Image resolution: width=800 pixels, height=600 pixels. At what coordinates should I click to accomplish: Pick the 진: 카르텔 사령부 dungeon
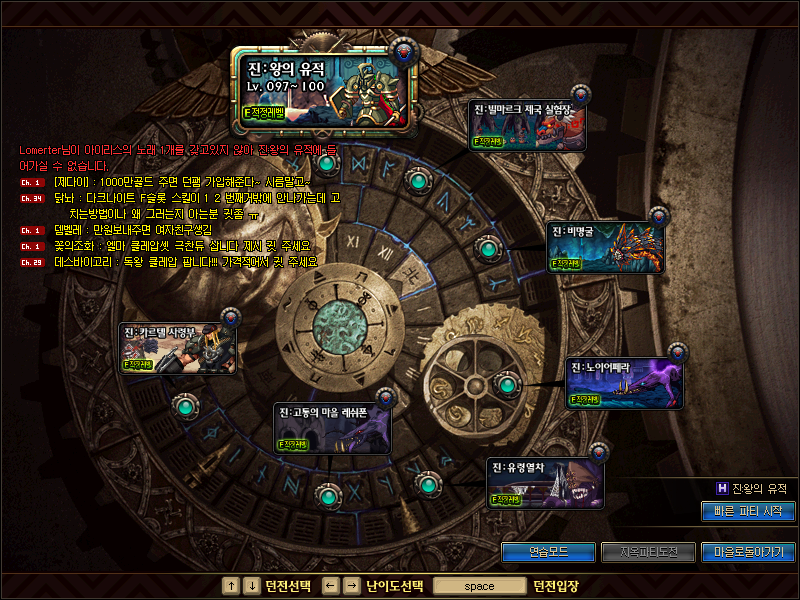pos(179,349)
